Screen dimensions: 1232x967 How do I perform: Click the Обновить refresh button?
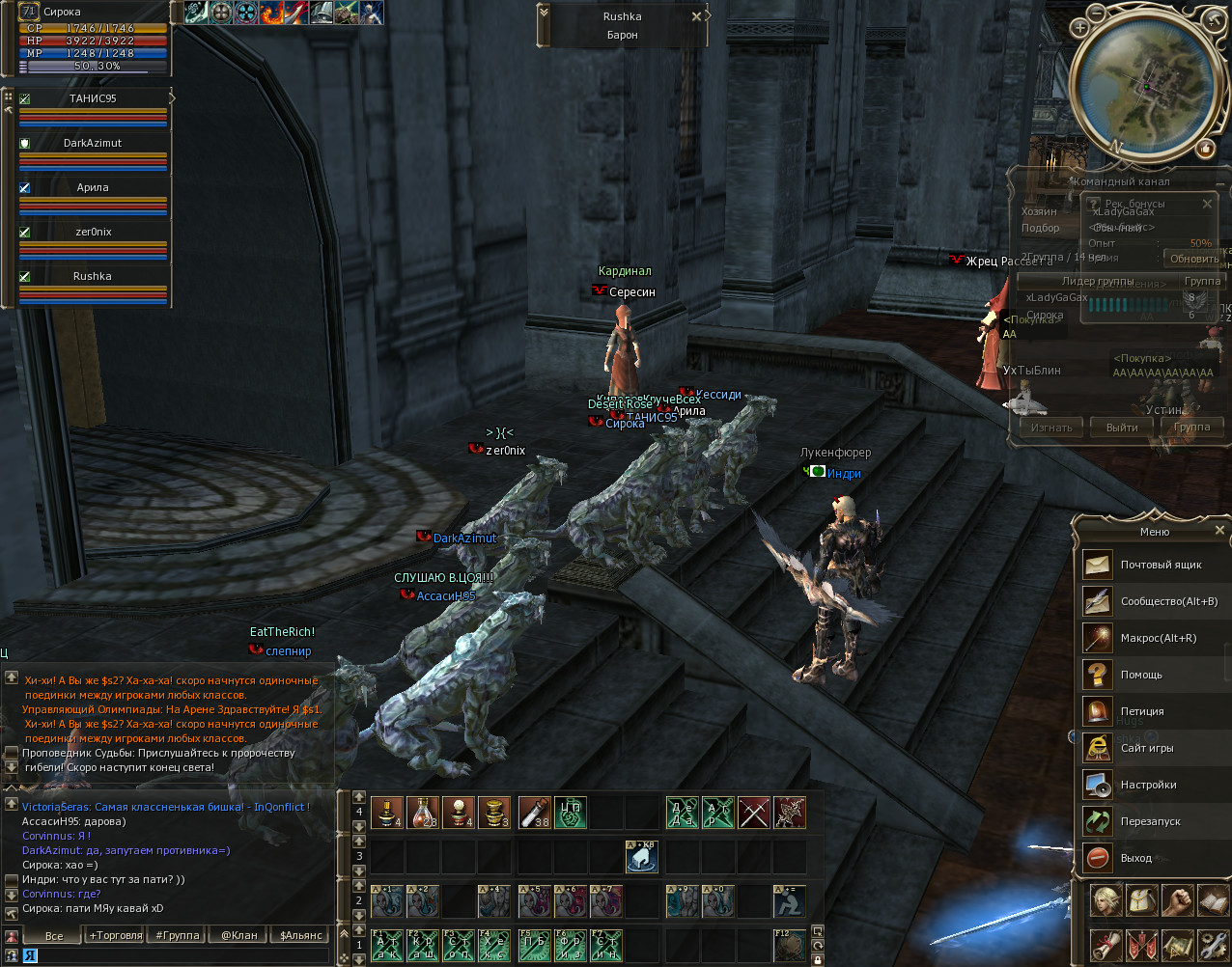click(x=1193, y=259)
